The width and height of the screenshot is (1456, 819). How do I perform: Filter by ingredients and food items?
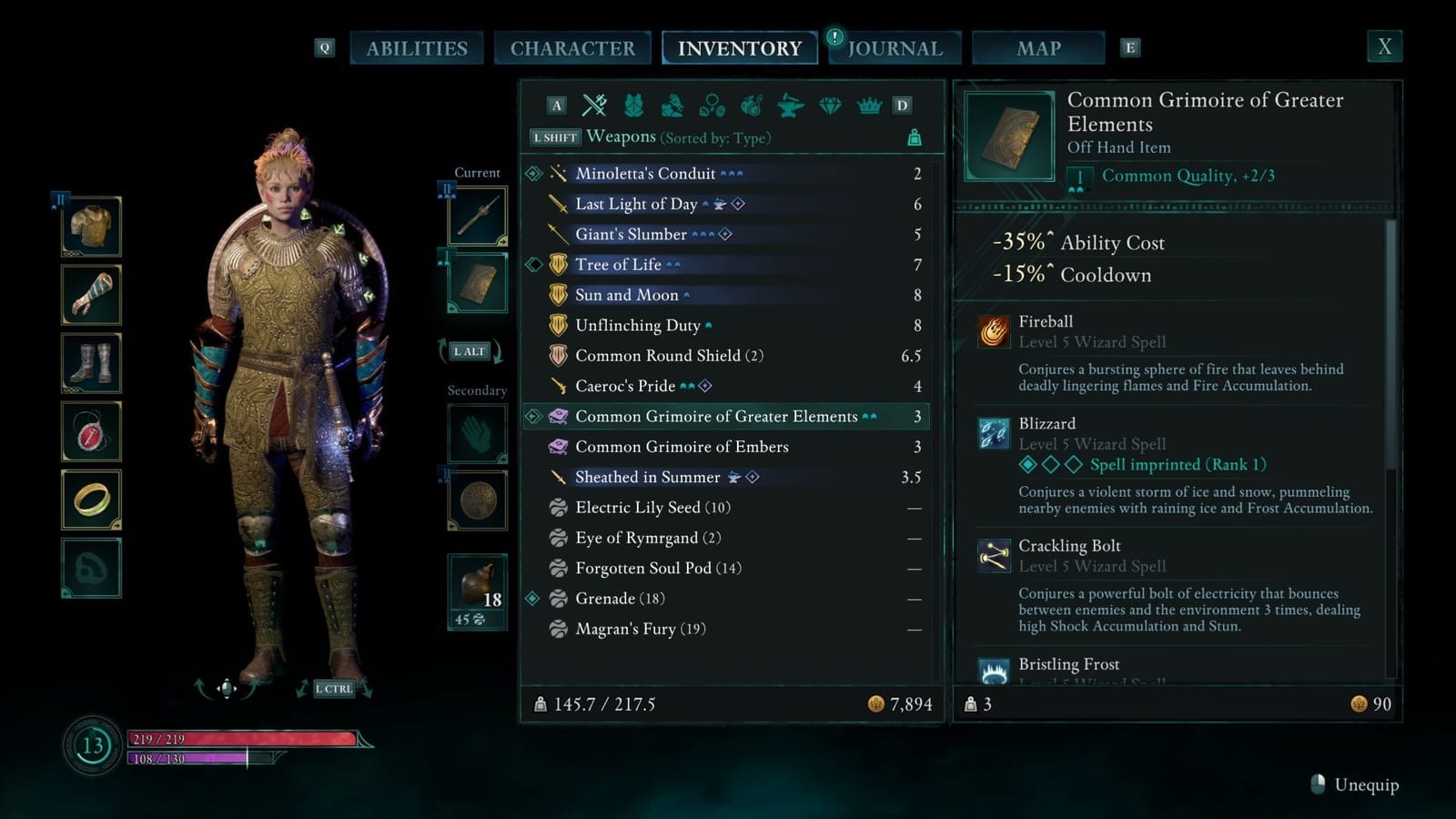(x=752, y=106)
